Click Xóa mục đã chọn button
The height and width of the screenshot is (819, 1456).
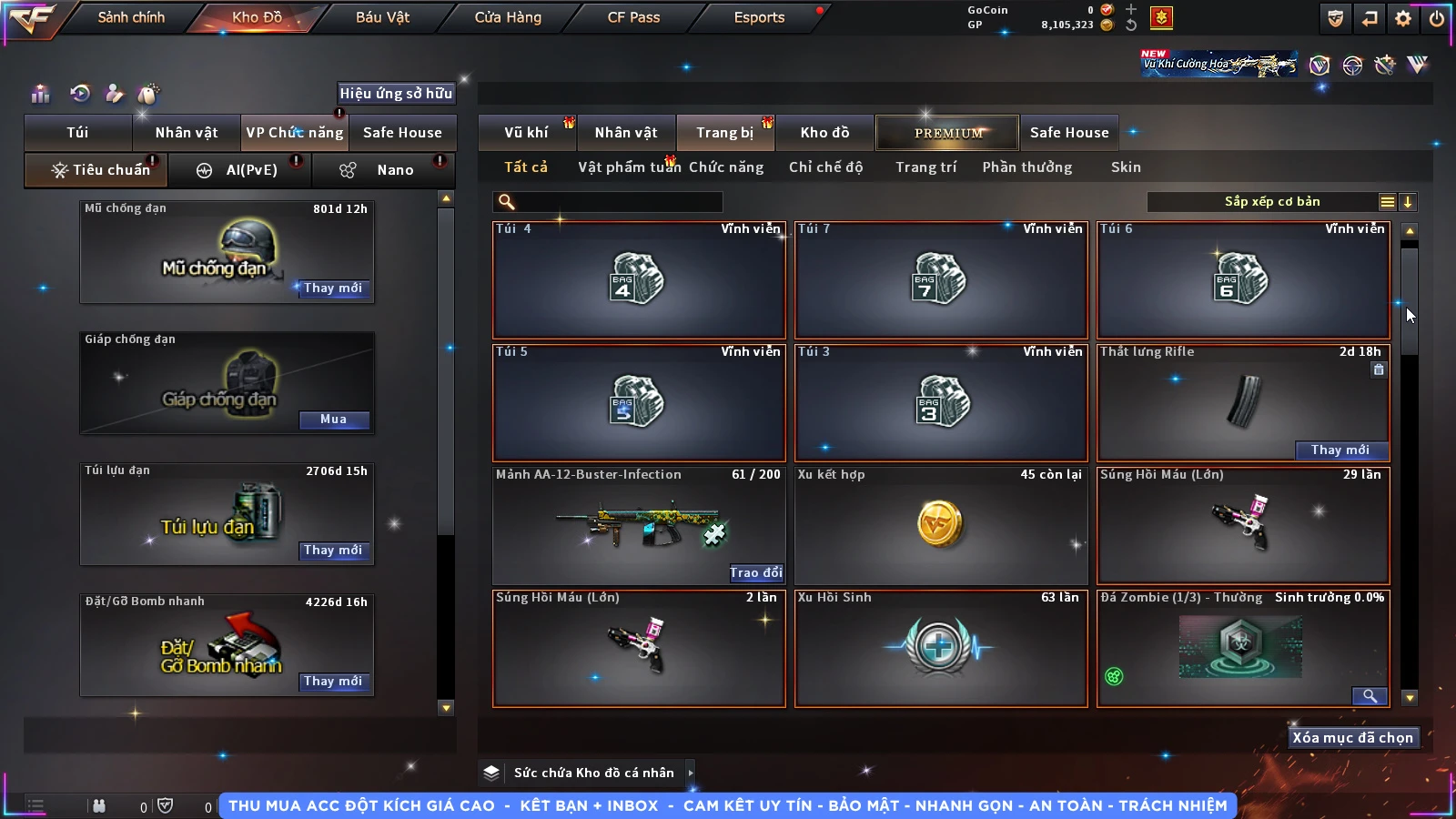click(x=1352, y=738)
